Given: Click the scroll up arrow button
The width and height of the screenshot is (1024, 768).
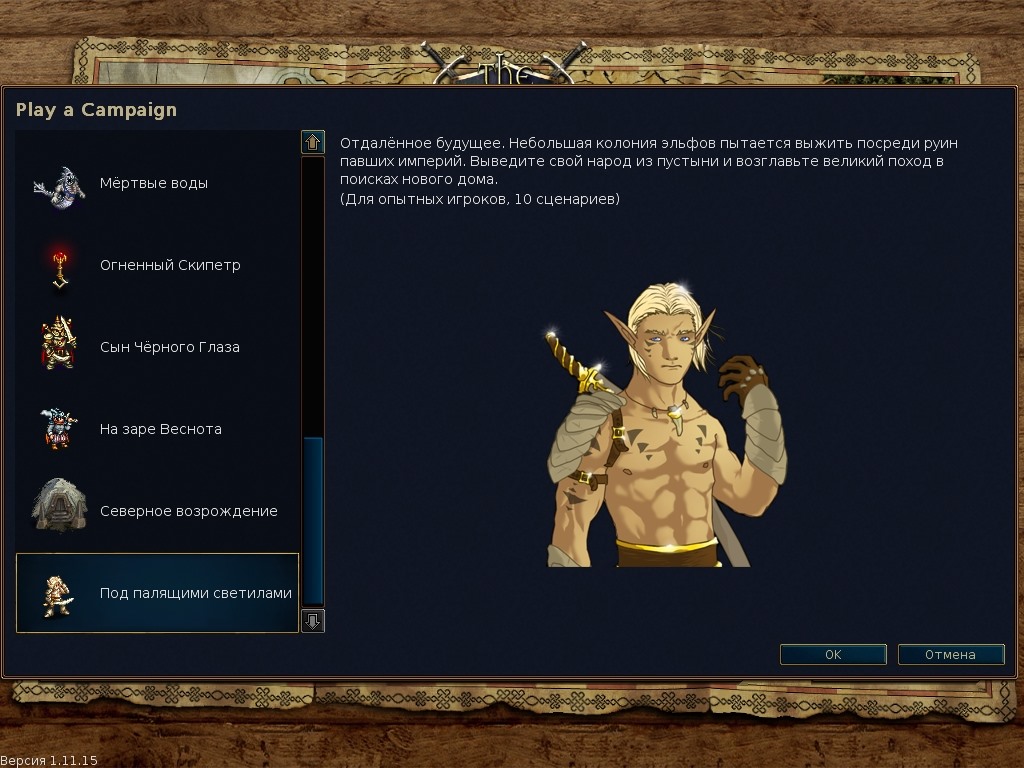Looking at the screenshot, I should [313, 142].
